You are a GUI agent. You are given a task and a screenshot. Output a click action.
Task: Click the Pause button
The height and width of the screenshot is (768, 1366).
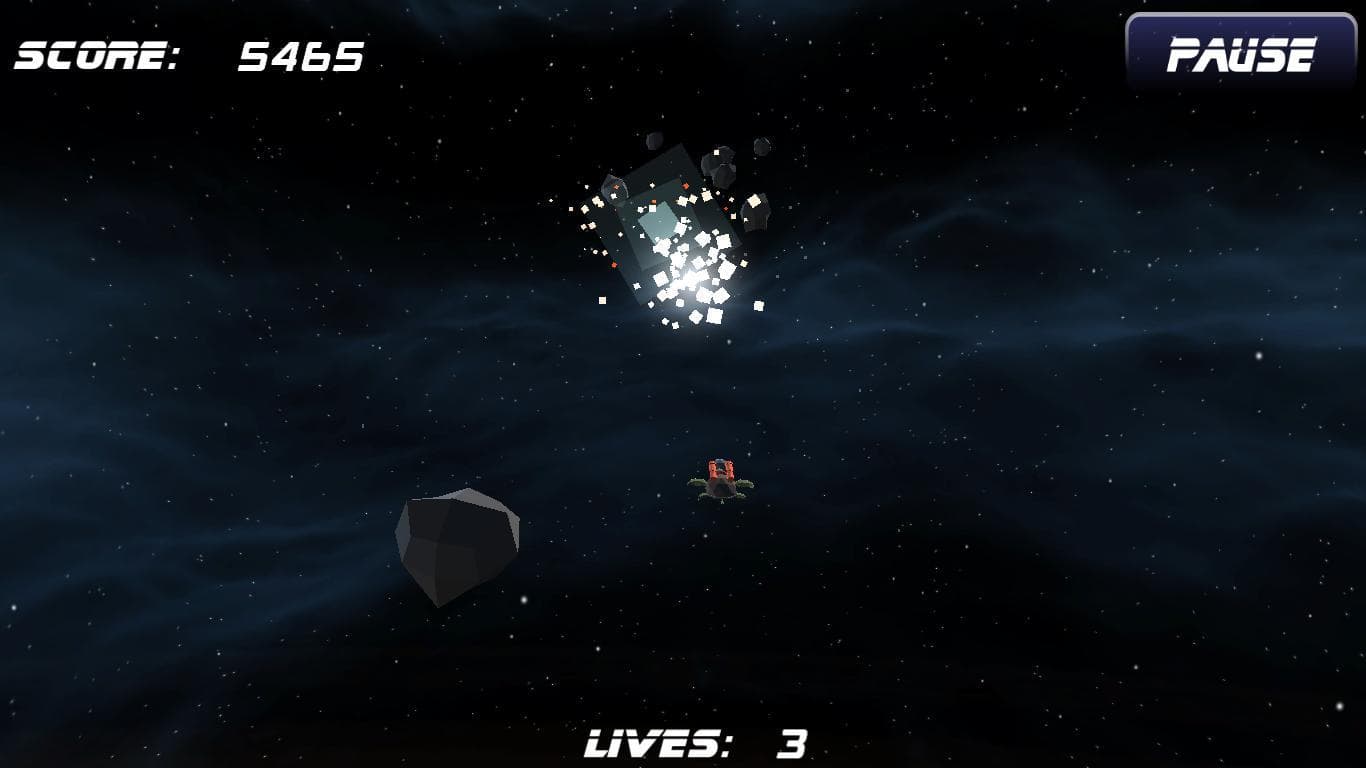click(1240, 54)
